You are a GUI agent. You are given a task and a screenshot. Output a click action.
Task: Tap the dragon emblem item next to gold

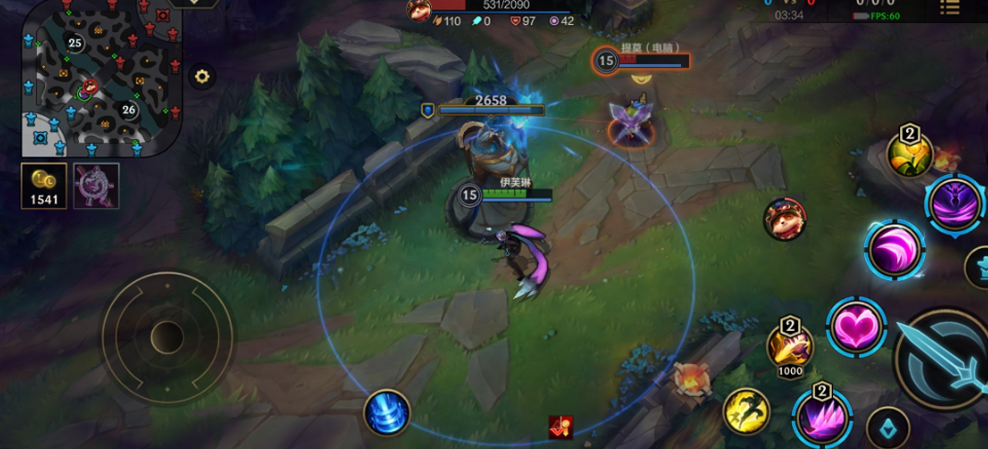pos(96,186)
